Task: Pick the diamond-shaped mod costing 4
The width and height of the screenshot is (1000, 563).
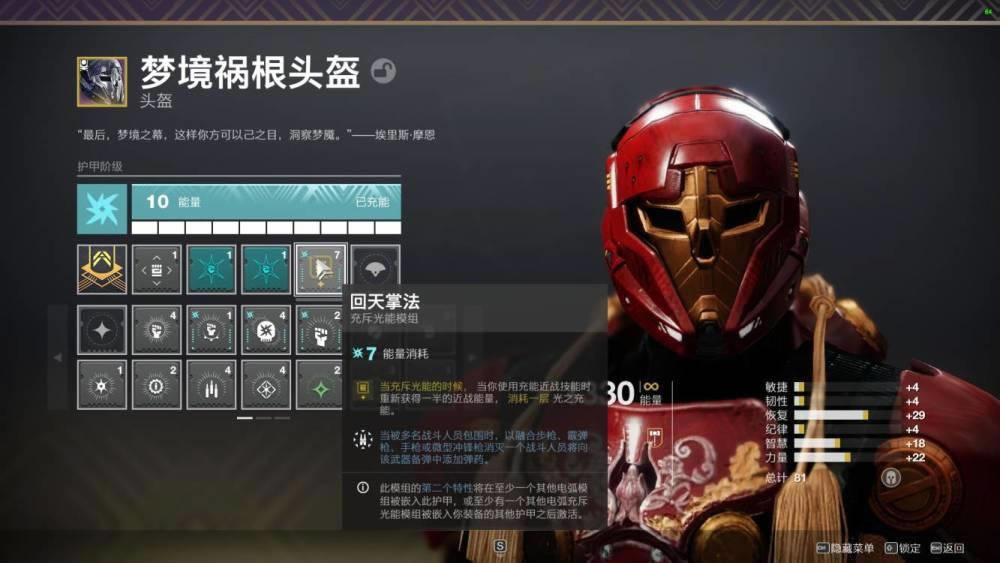Action: click(266, 384)
